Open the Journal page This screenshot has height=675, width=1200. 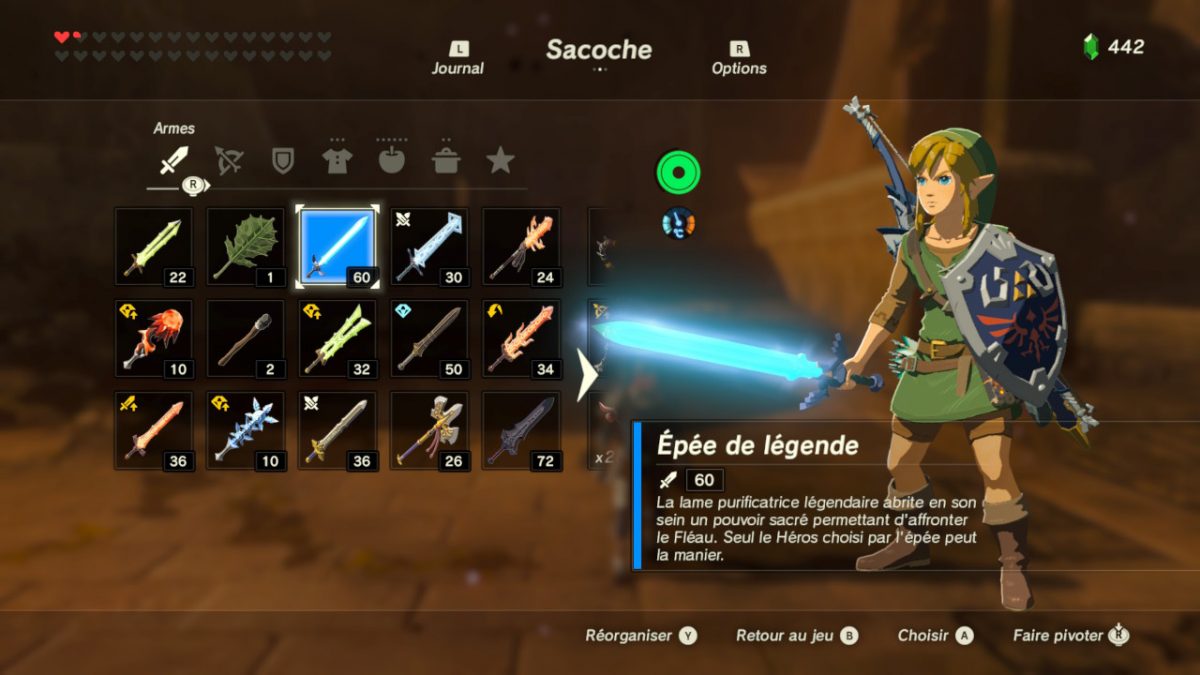[x=458, y=59]
